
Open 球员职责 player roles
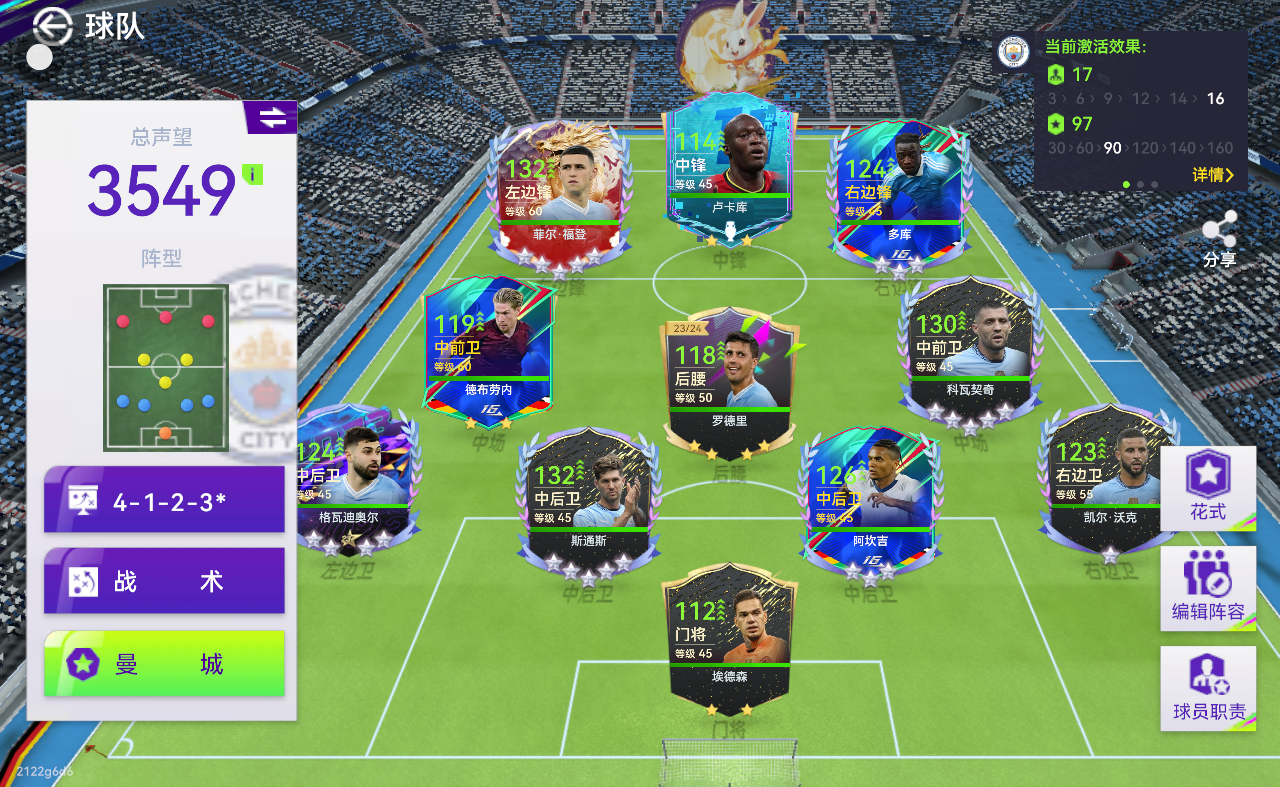(x=1208, y=688)
